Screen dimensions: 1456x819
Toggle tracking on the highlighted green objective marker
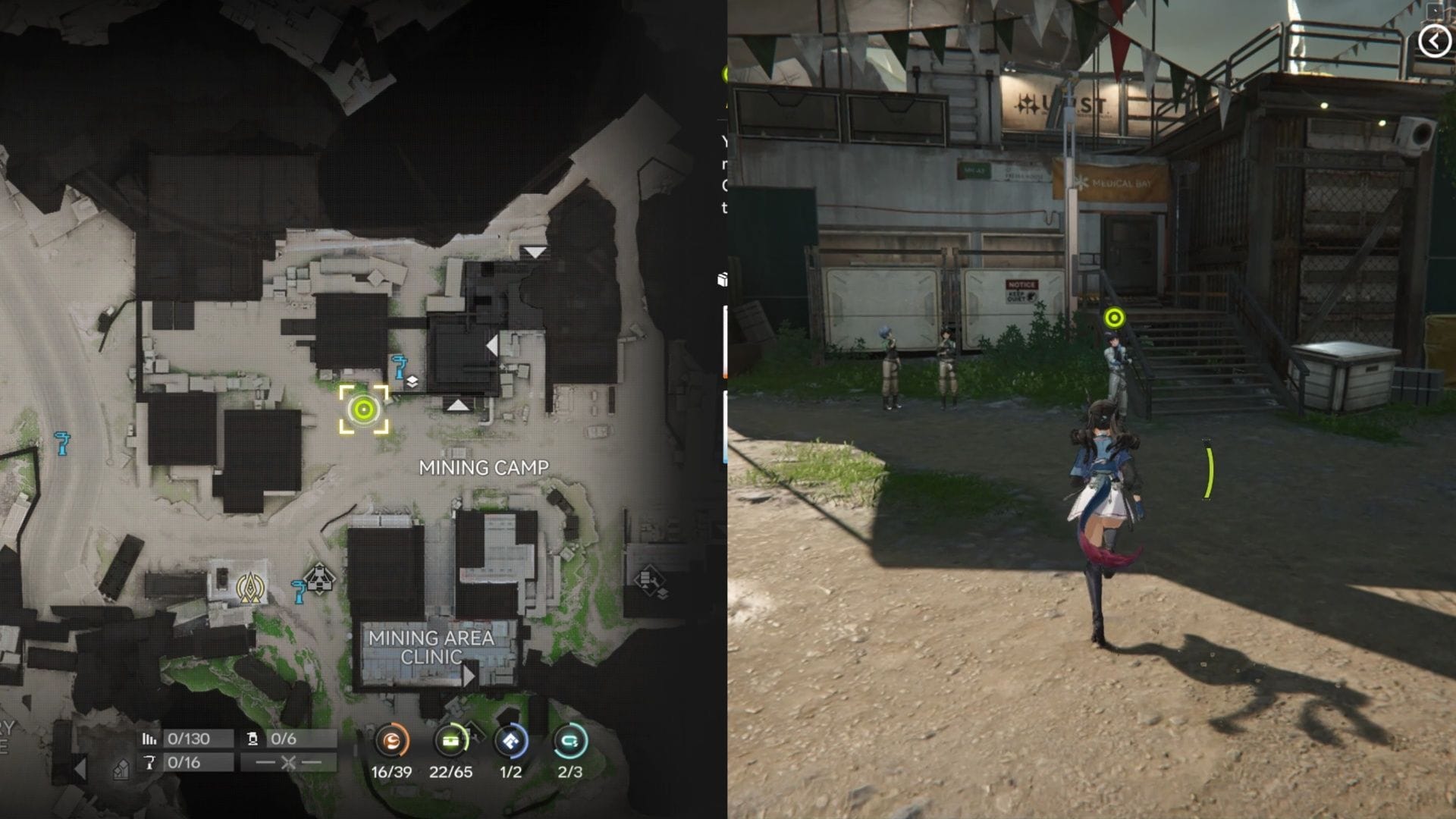coord(365,410)
